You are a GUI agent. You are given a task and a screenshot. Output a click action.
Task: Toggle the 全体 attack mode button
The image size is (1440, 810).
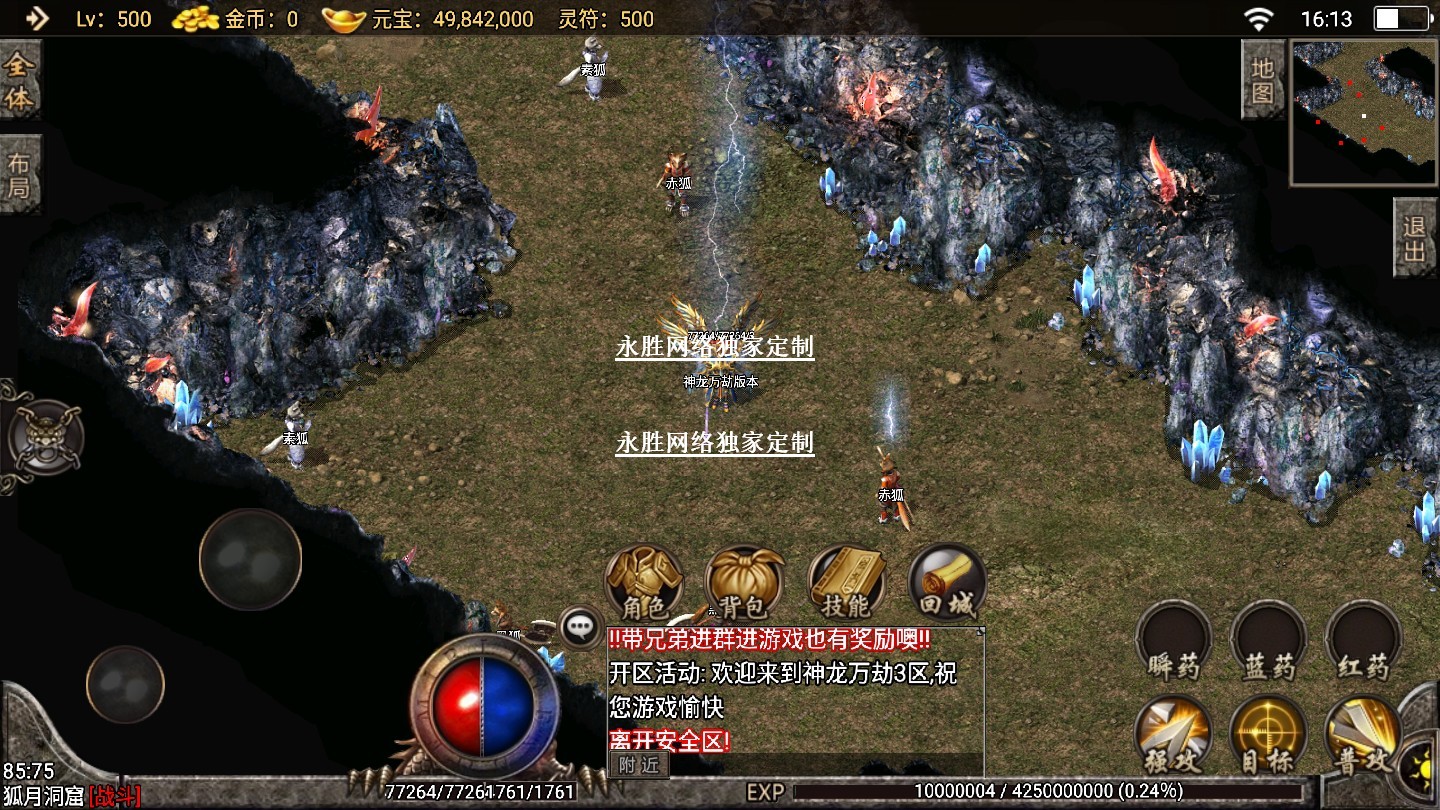(19, 82)
